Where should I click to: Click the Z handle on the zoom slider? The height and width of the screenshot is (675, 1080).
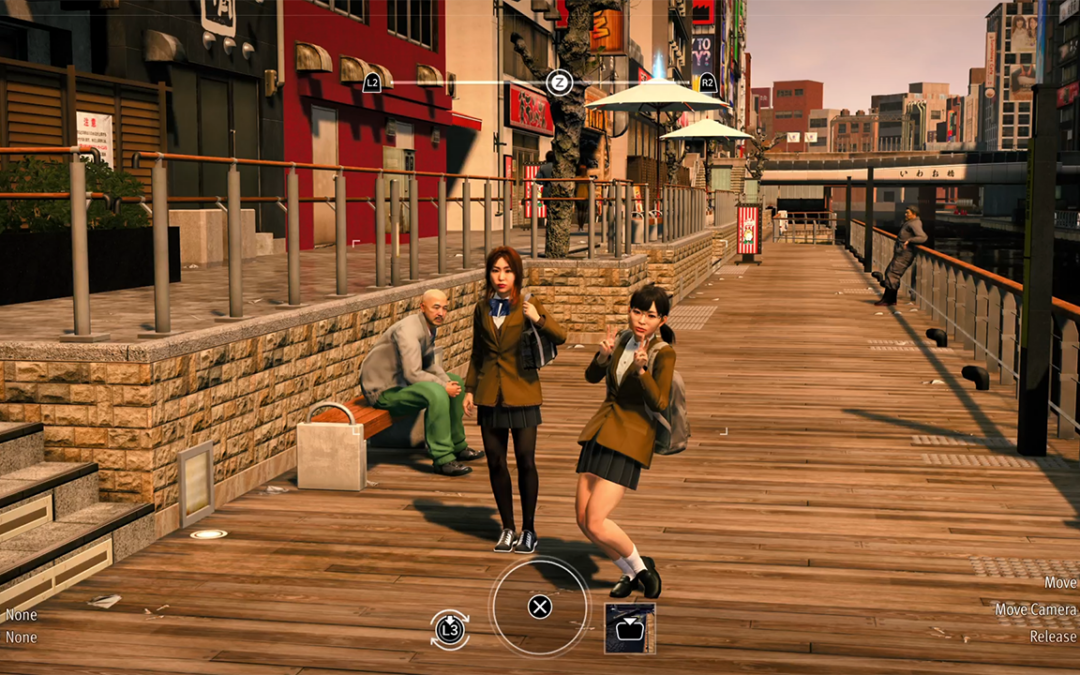coord(559,83)
